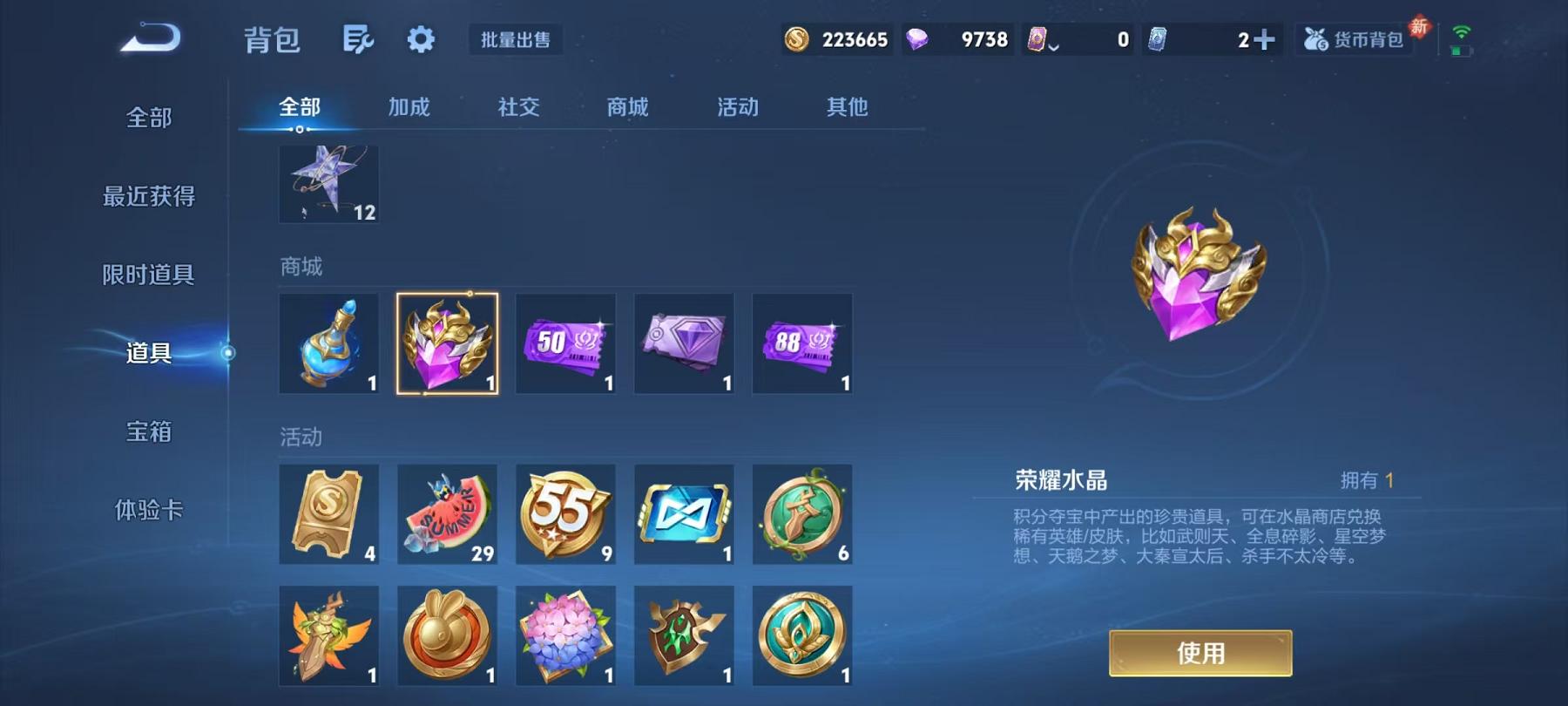Screen dimensions: 1568x706
Task: Select the 88 purple coupon item
Action: (x=801, y=343)
